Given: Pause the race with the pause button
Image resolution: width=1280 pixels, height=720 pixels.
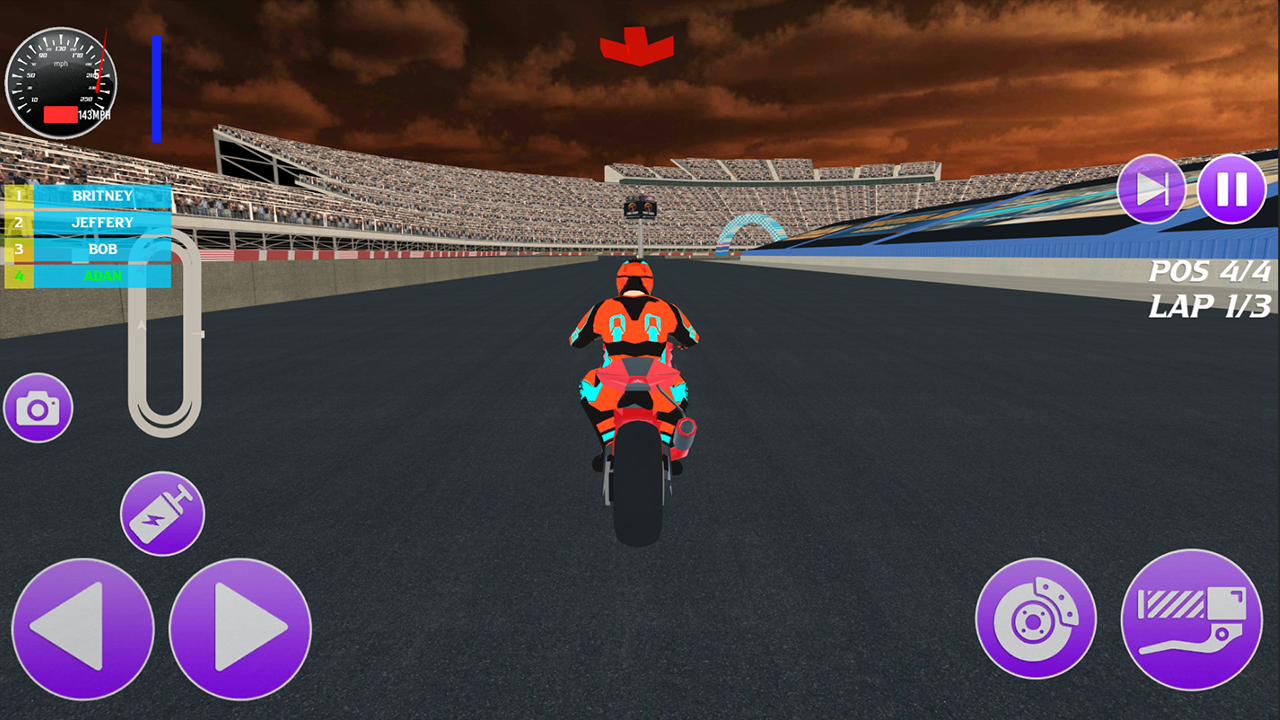Looking at the screenshot, I should click(x=1231, y=188).
